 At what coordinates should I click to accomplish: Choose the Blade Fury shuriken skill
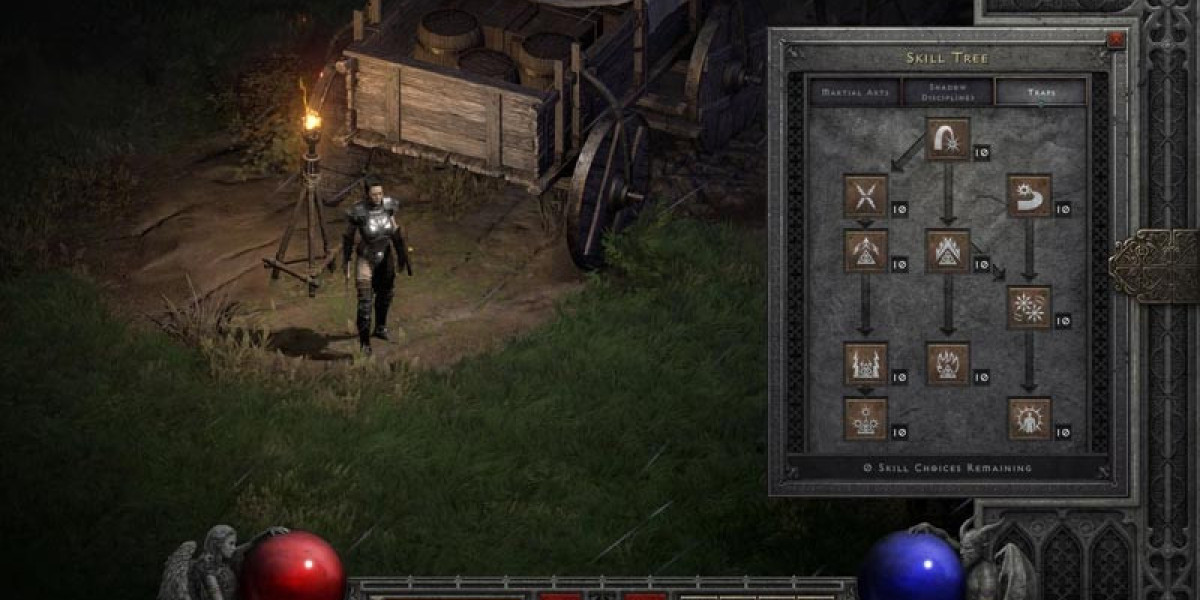click(x=1029, y=307)
